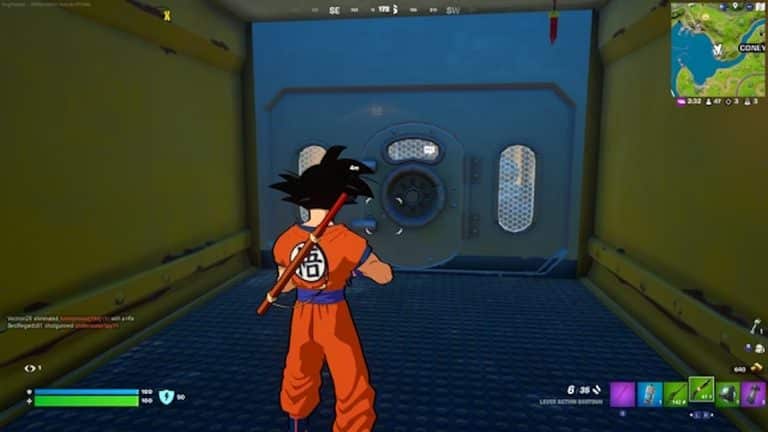Open the minimap showing the lake
The image size is (768, 432).
(718, 48)
